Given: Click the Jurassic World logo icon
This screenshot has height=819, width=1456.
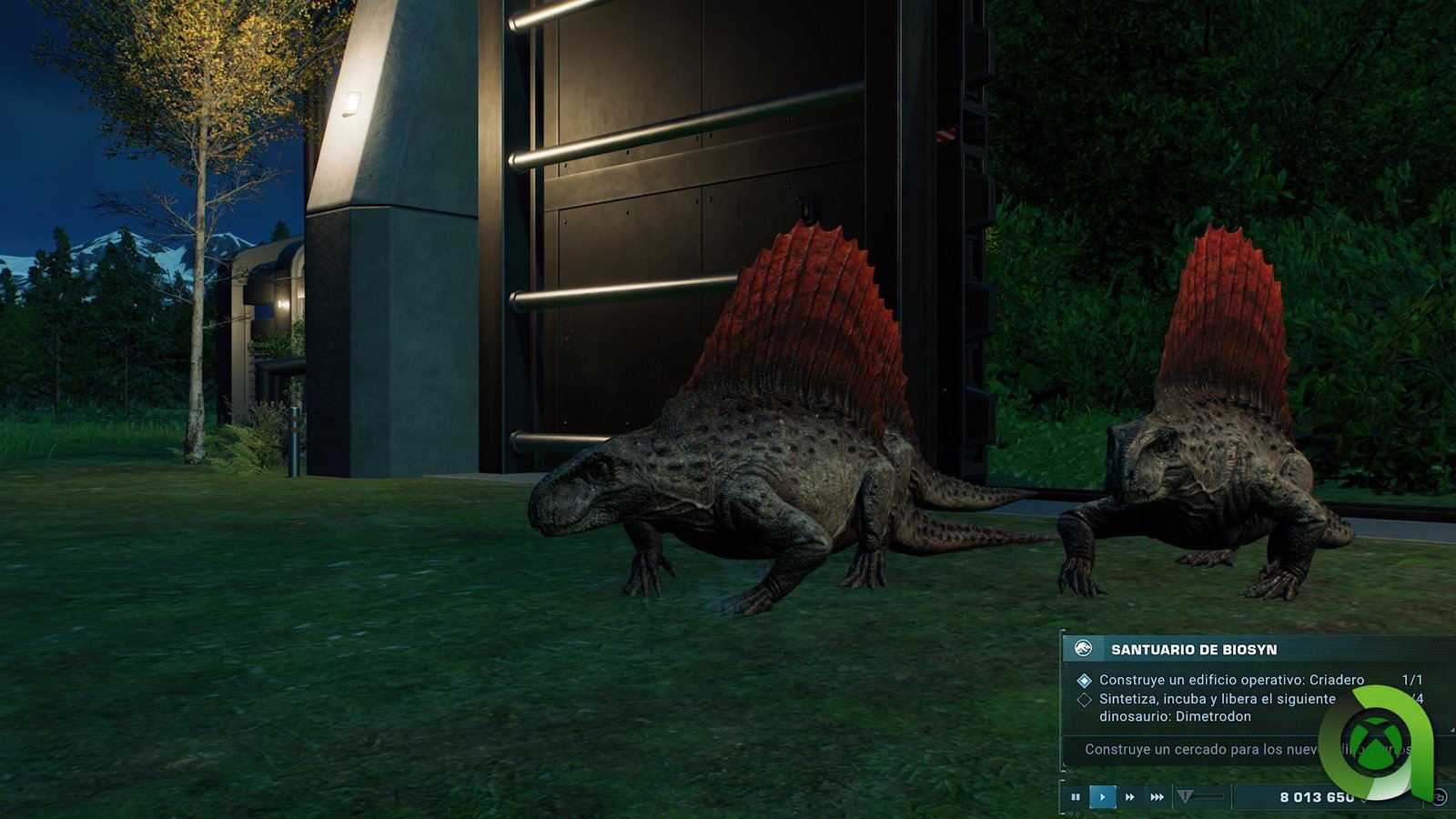Looking at the screenshot, I should tap(1083, 649).
